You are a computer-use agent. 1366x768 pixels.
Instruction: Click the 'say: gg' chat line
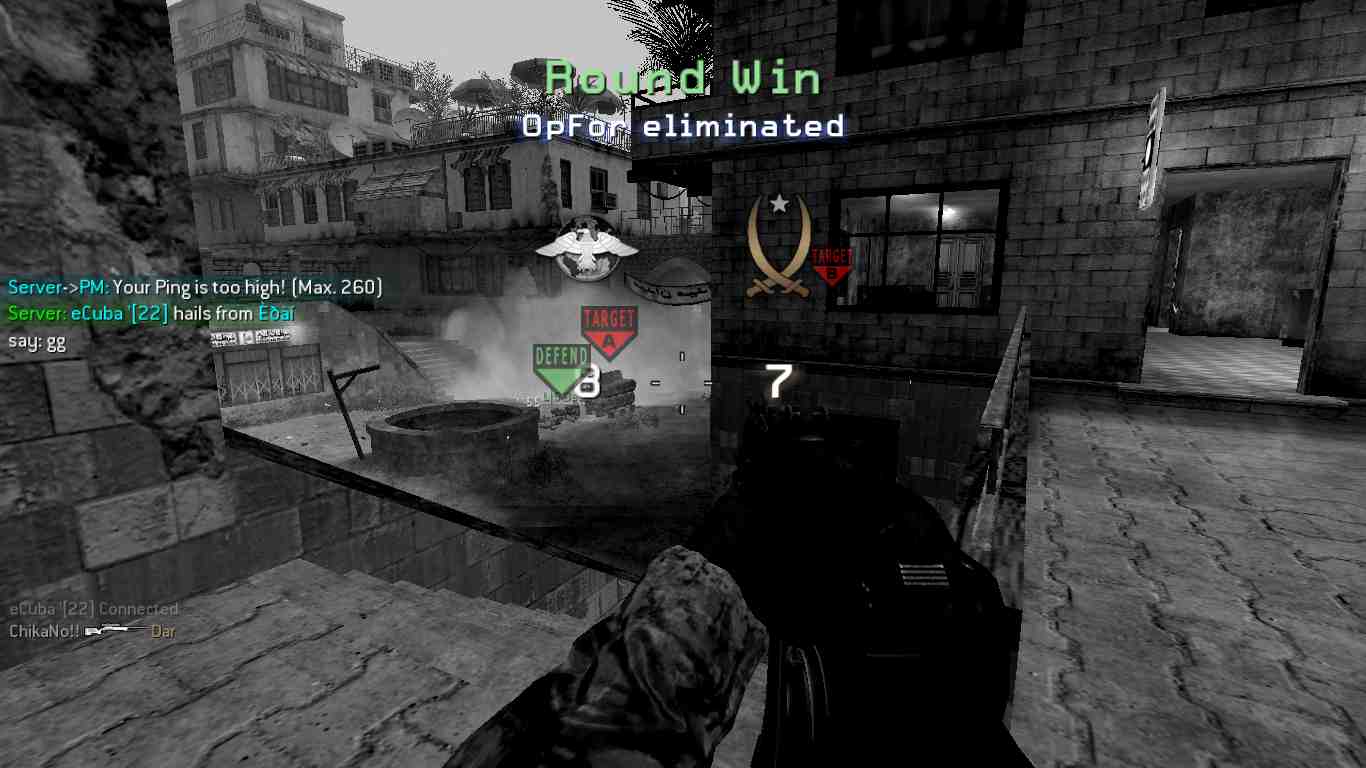pos(37,340)
